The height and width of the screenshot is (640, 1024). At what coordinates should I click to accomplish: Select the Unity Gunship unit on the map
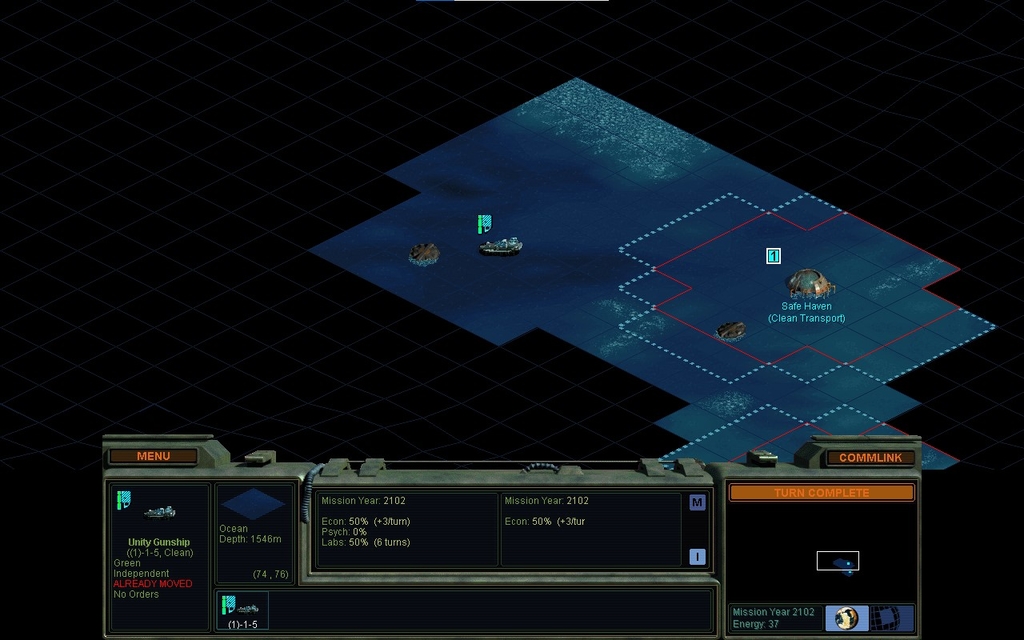[500, 245]
